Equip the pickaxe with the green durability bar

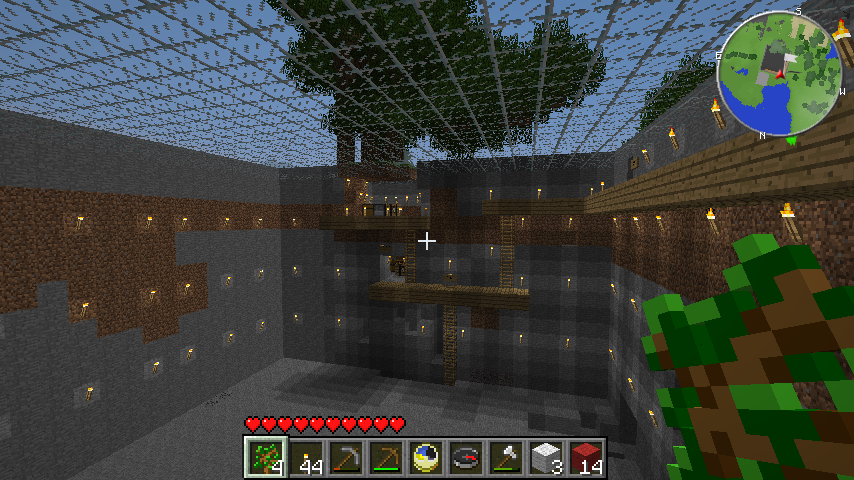(386, 457)
